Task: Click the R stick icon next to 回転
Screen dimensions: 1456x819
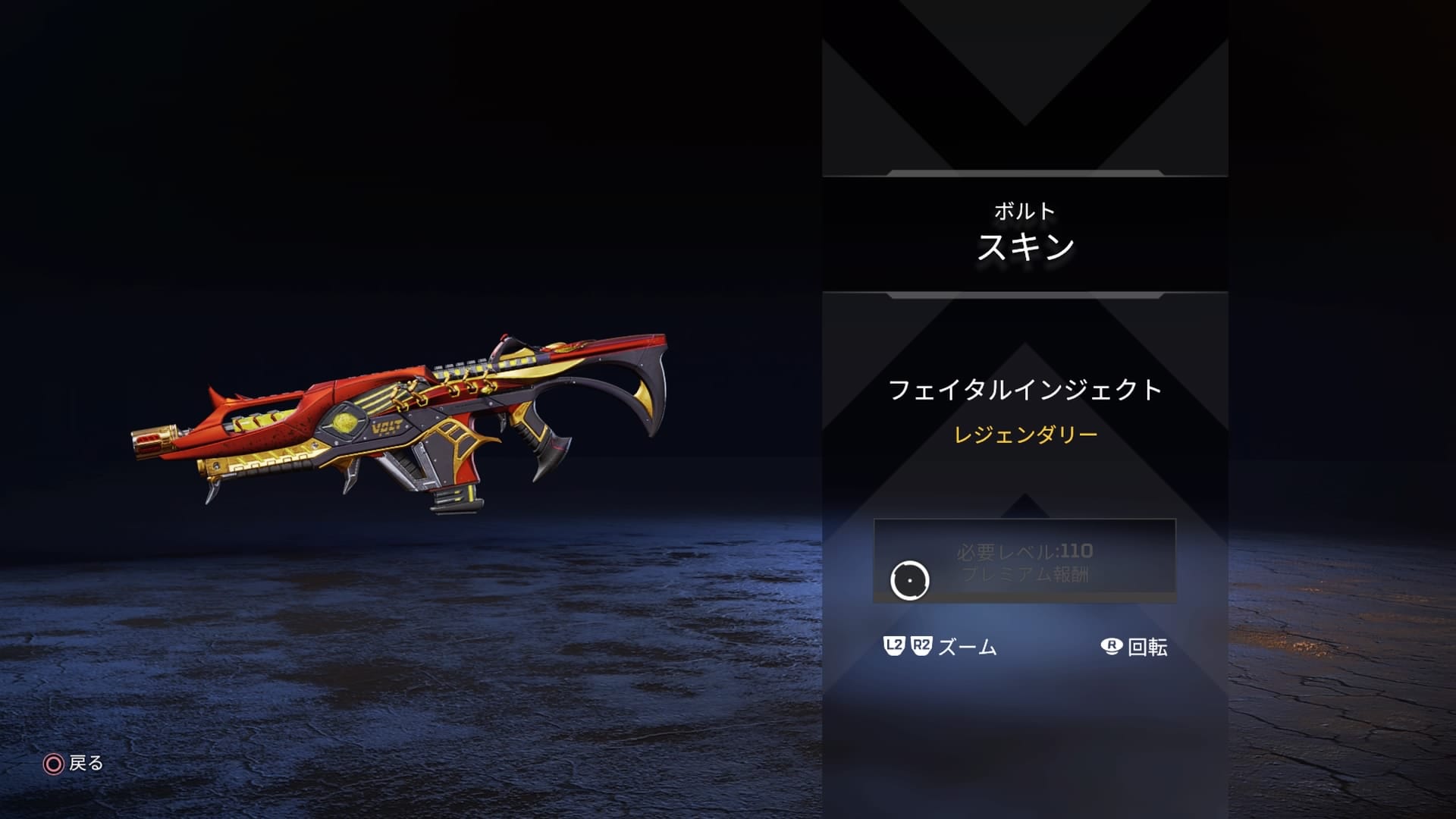Action: click(x=1109, y=648)
